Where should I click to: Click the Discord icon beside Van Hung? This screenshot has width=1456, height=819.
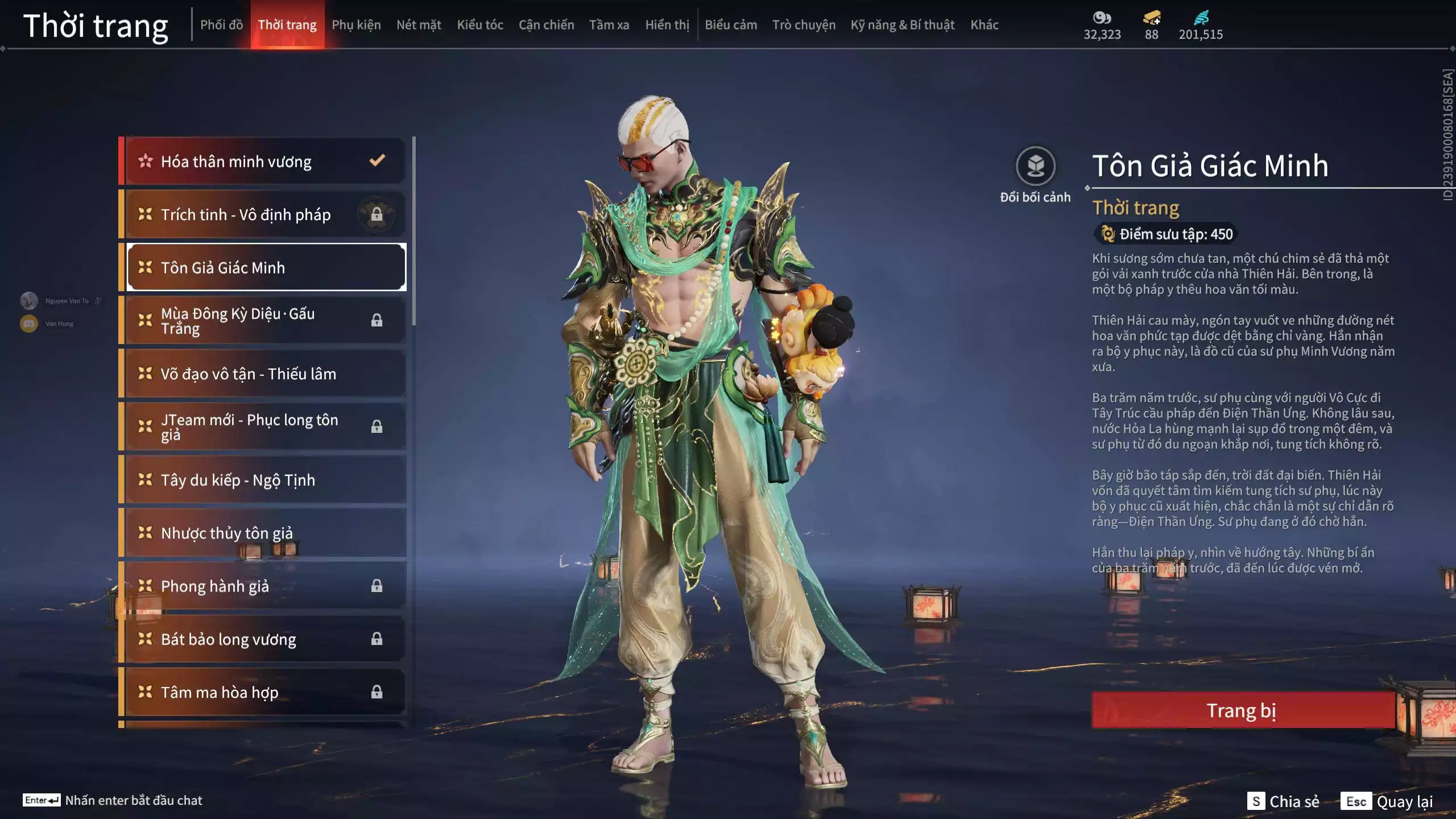pyautogui.click(x=28, y=323)
